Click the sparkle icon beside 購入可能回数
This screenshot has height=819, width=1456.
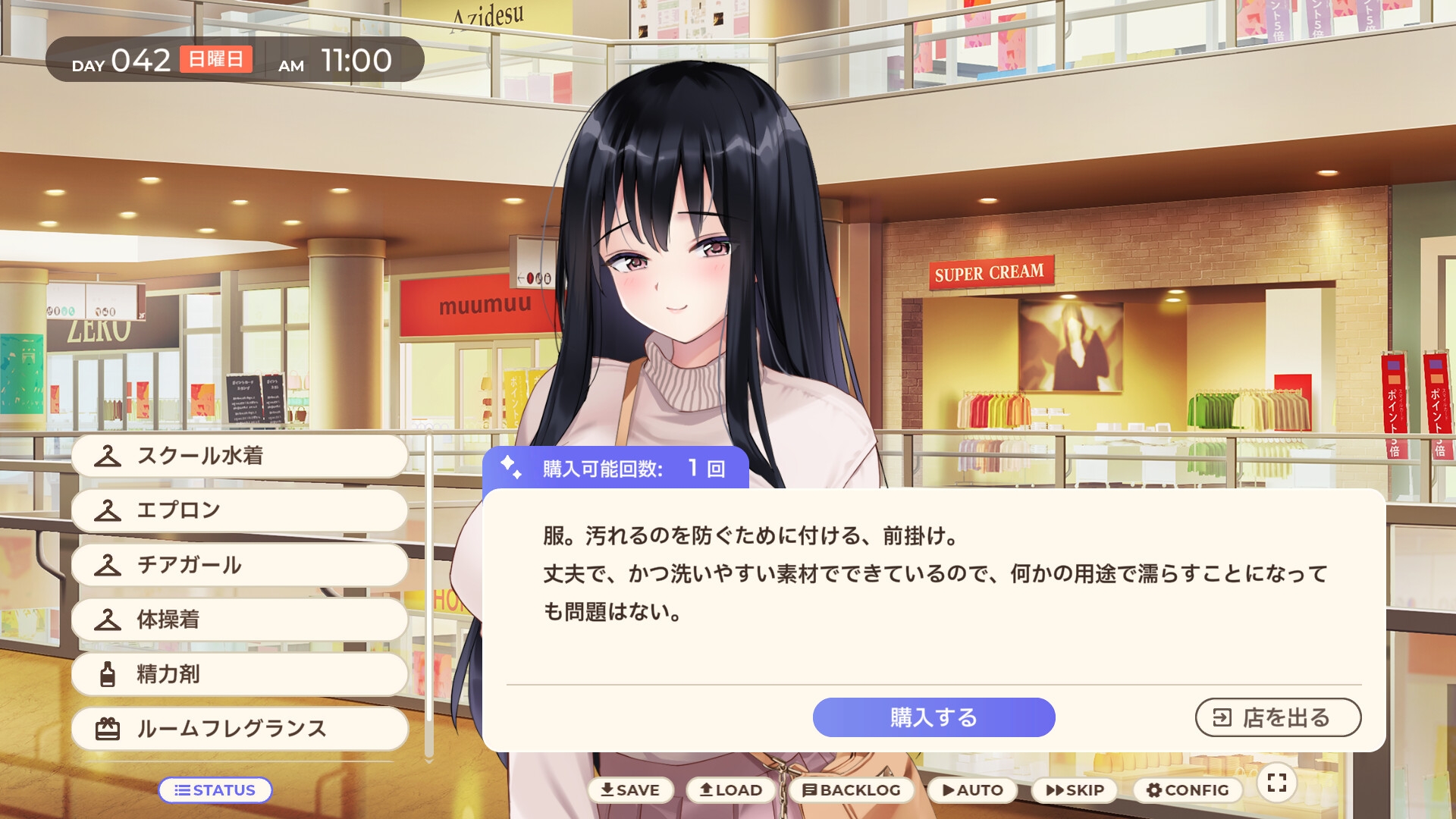click(510, 469)
